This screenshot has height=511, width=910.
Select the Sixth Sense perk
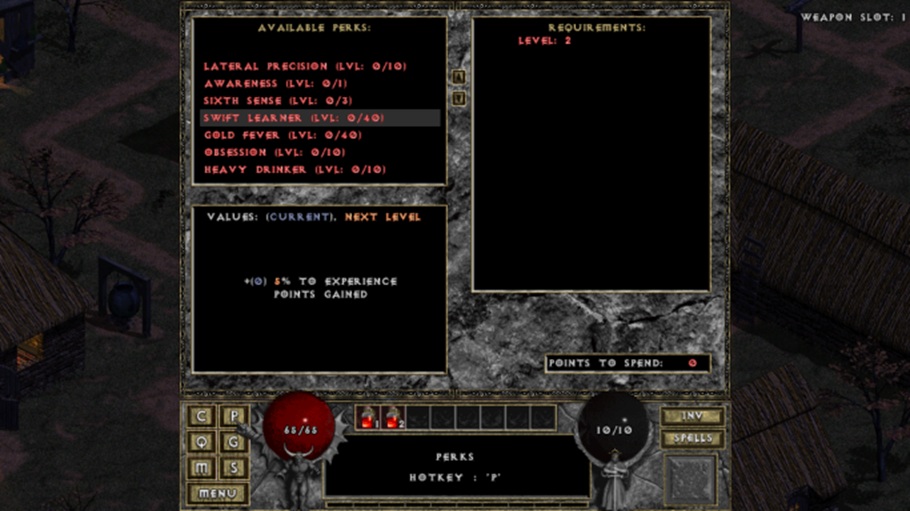point(279,101)
